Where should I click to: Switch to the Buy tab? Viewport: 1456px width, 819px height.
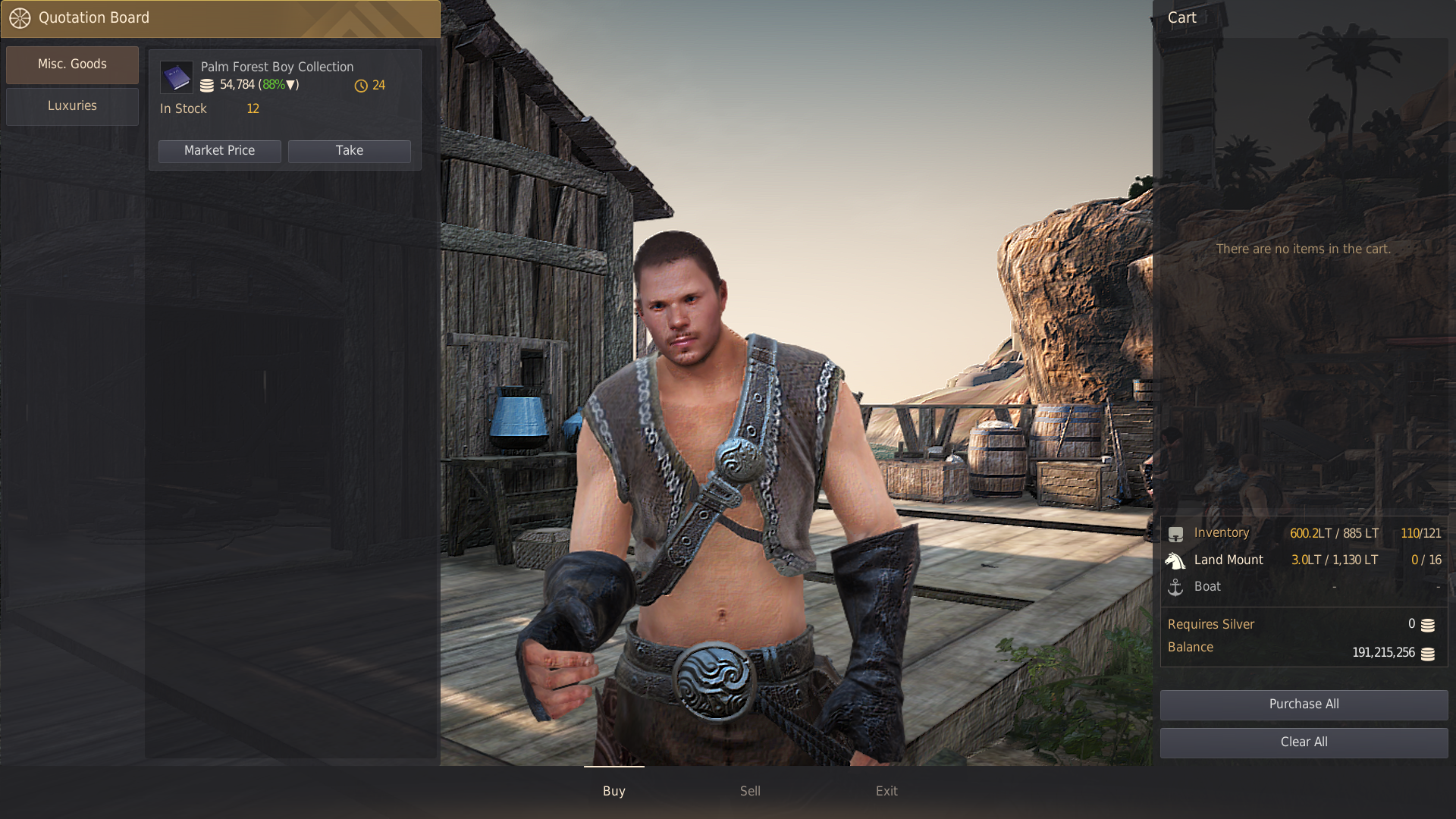pyautogui.click(x=613, y=791)
